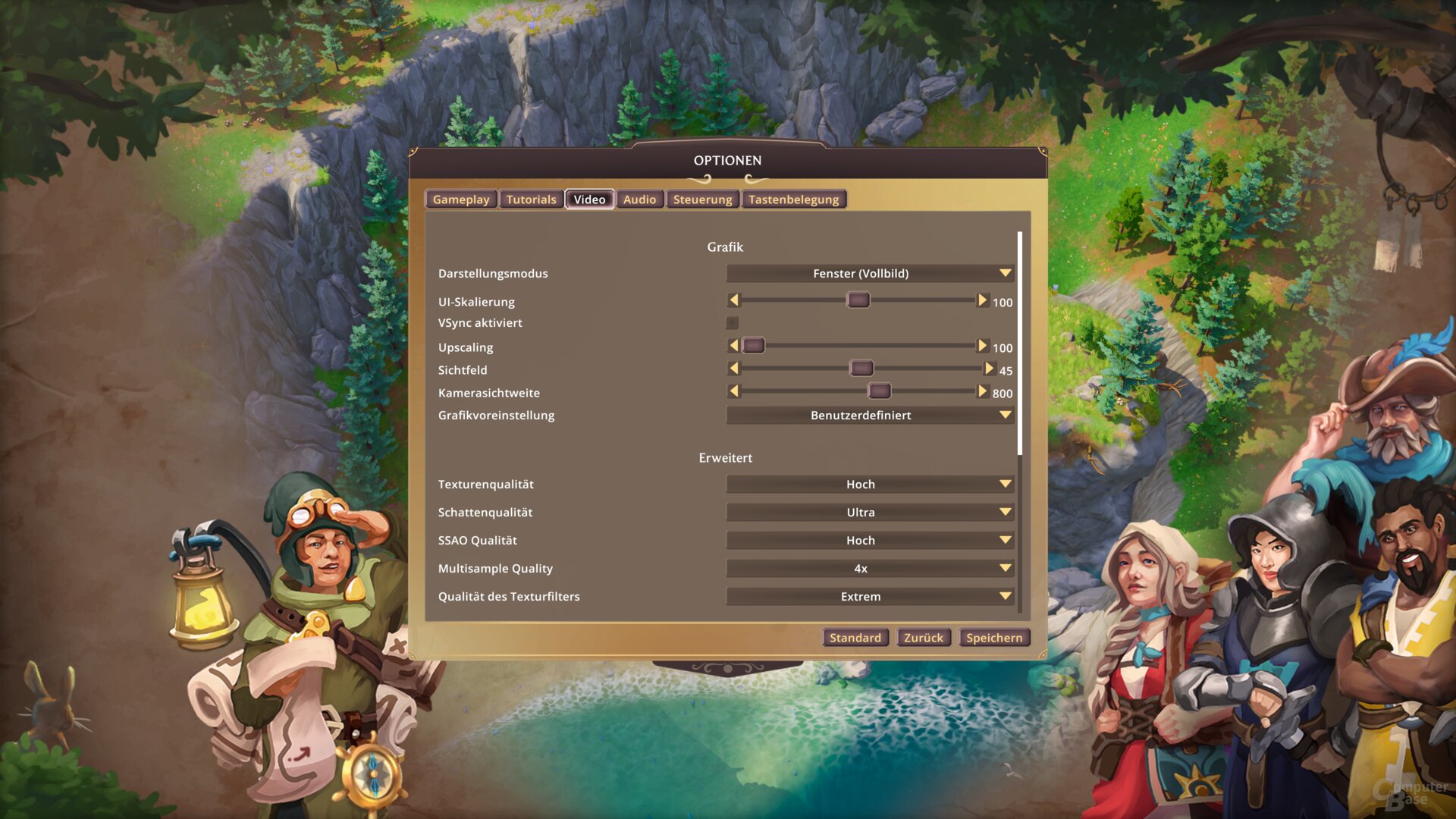
Task: Open the Grafikvoreinstellung dropdown
Action: (869, 415)
